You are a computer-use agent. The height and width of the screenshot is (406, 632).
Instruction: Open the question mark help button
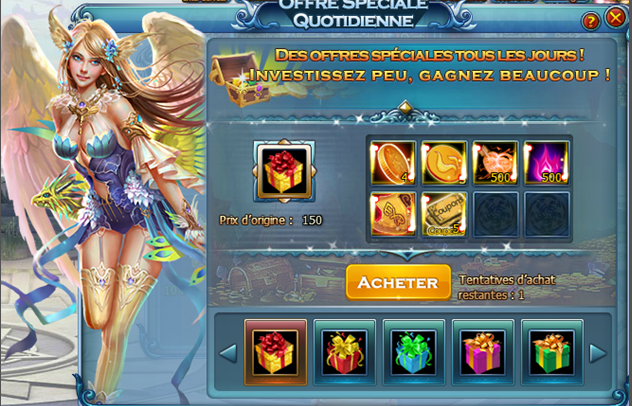coord(591,20)
